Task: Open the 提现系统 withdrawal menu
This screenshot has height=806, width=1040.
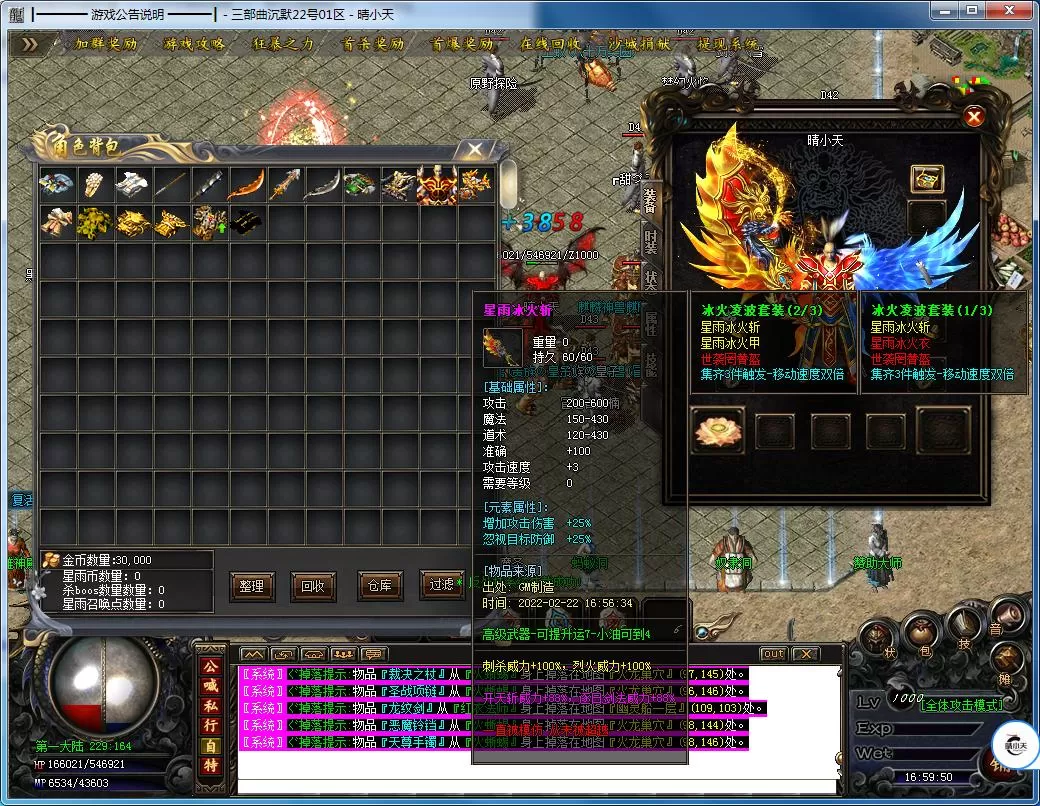Action: tap(728, 44)
